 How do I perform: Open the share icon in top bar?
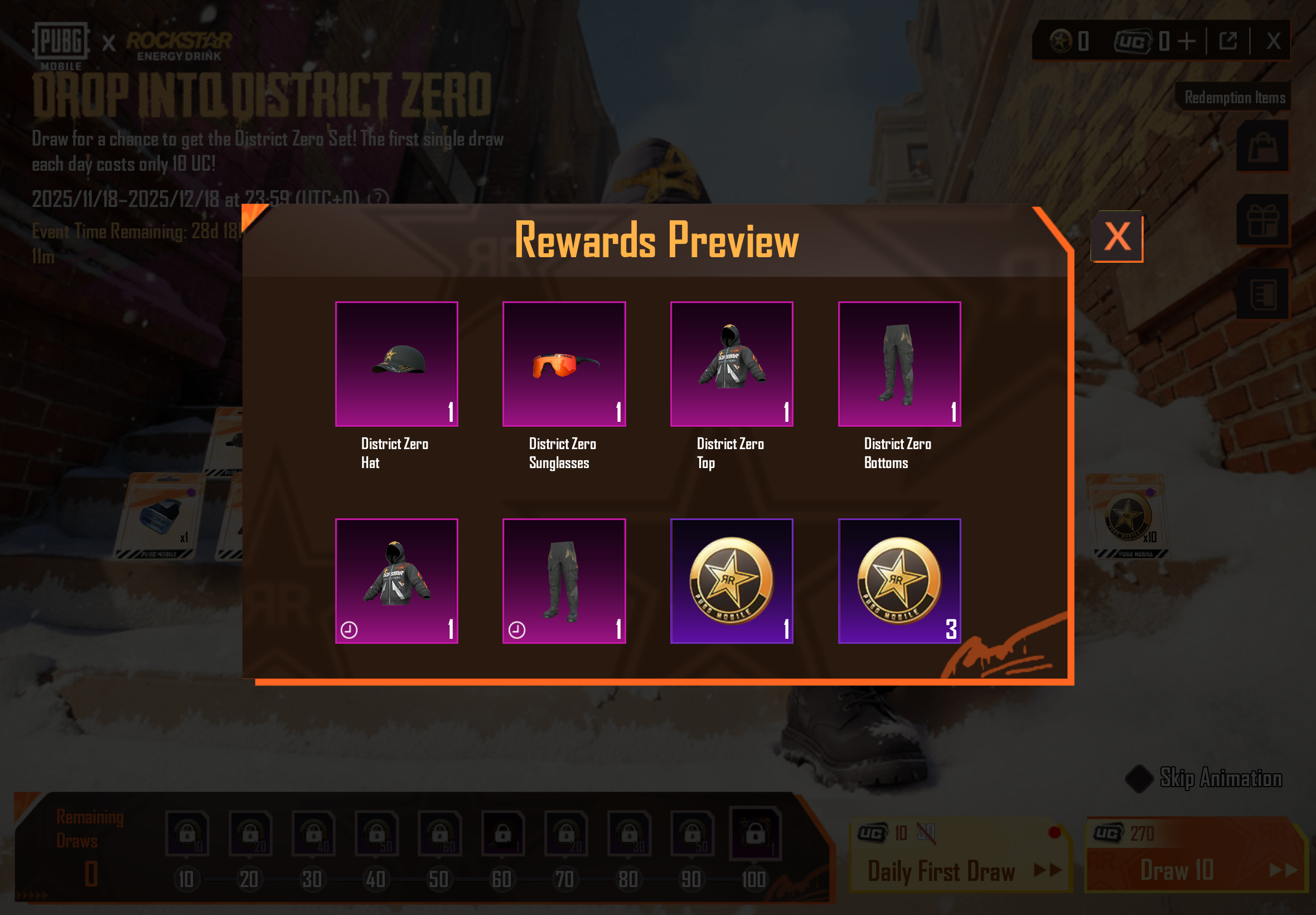1228,41
